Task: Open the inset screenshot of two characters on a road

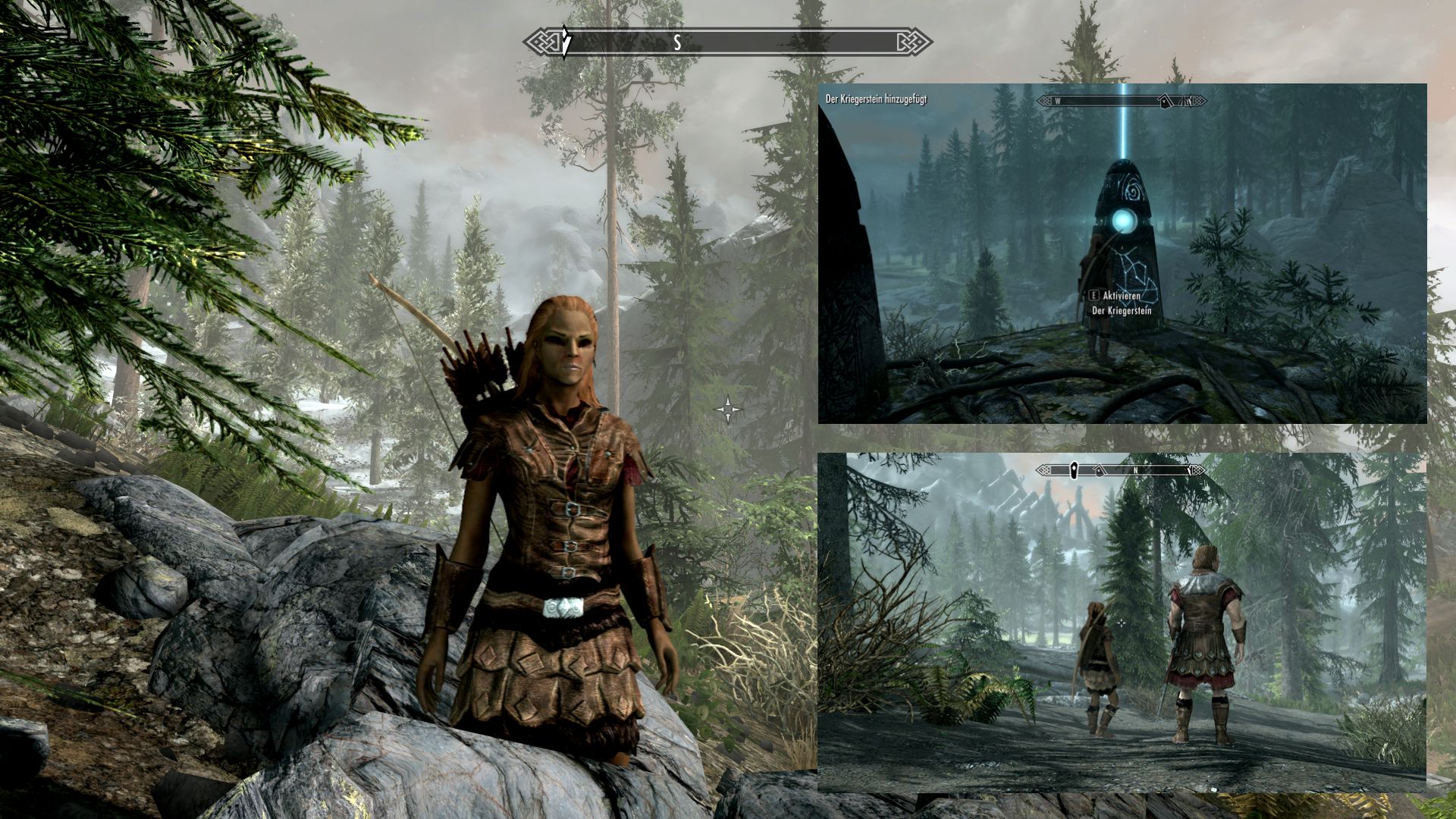Action: point(1122,623)
